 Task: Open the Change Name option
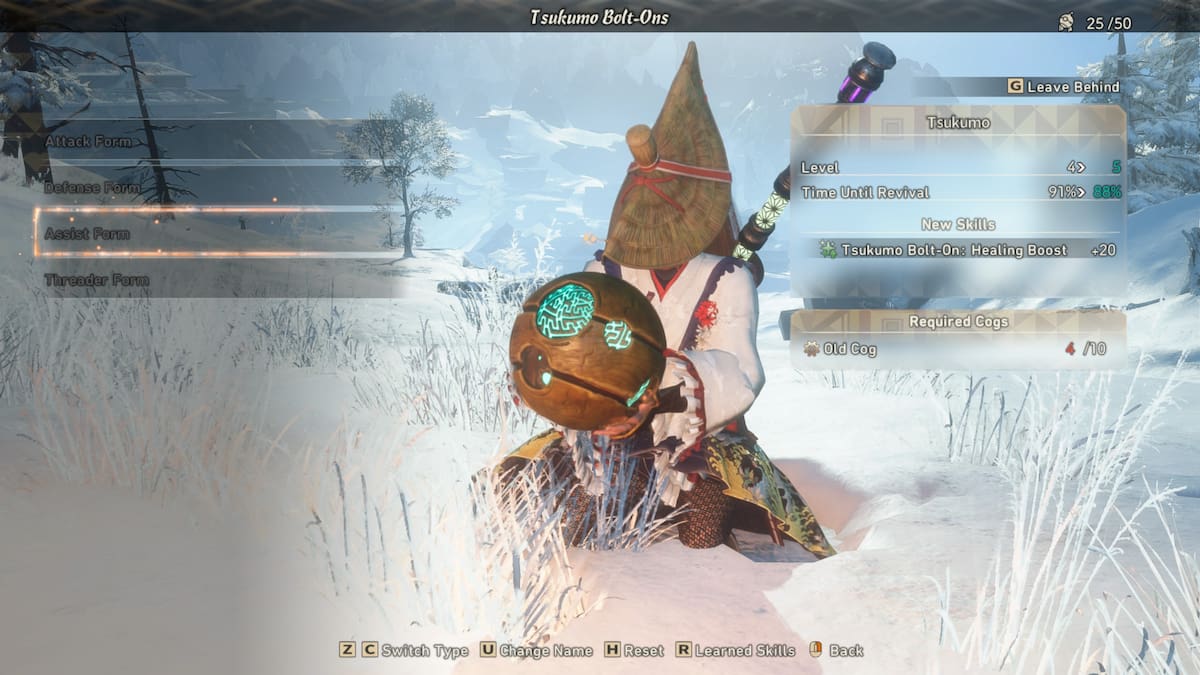[536, 651]
